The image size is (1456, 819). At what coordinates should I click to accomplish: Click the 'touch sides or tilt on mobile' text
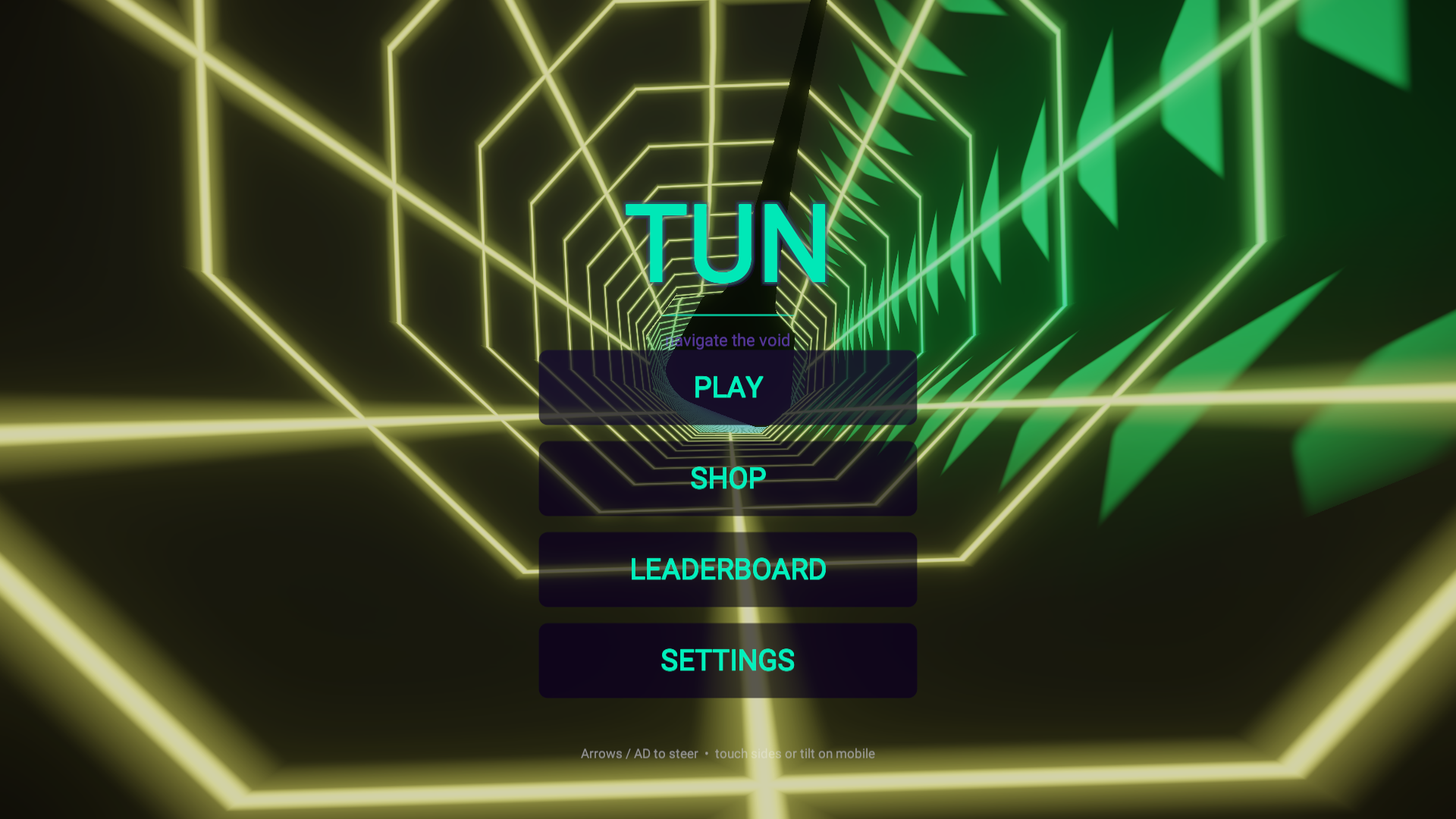click(795, 754)
